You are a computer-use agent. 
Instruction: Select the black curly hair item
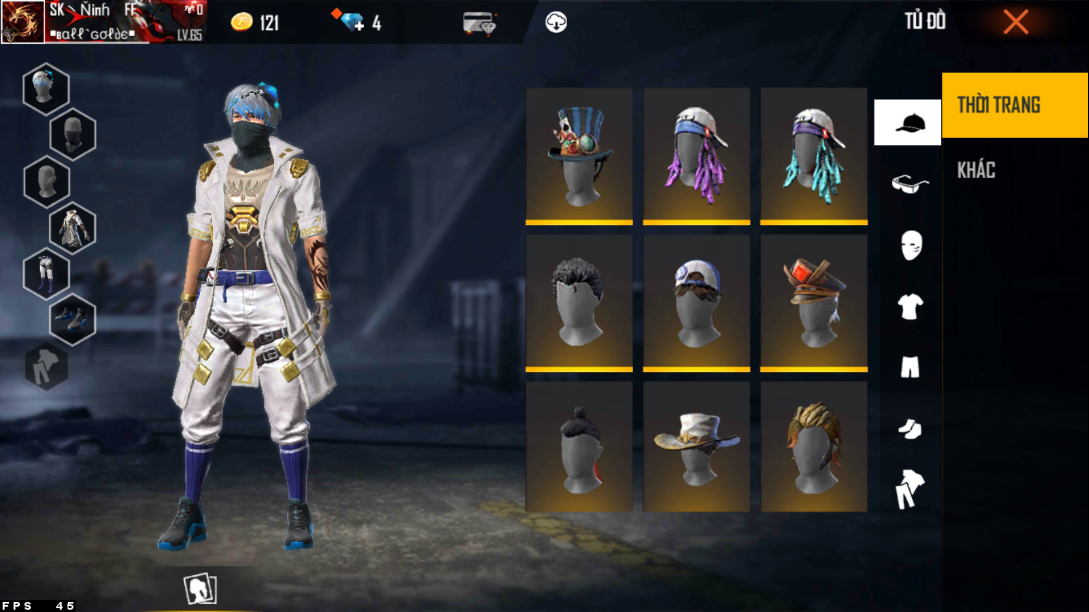click(579, 301)
